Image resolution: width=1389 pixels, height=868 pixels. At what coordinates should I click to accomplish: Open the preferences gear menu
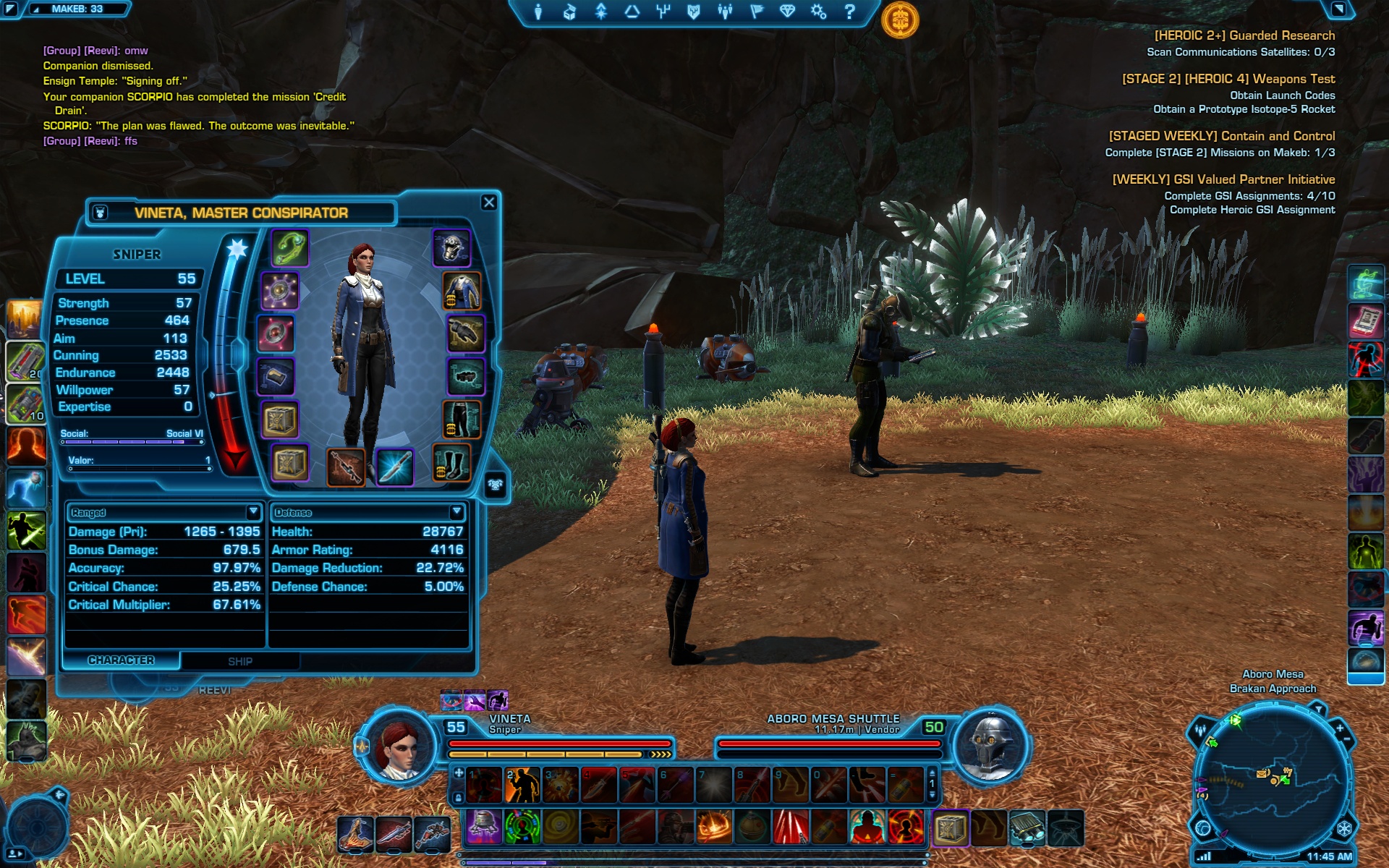(x=818, y=12)
